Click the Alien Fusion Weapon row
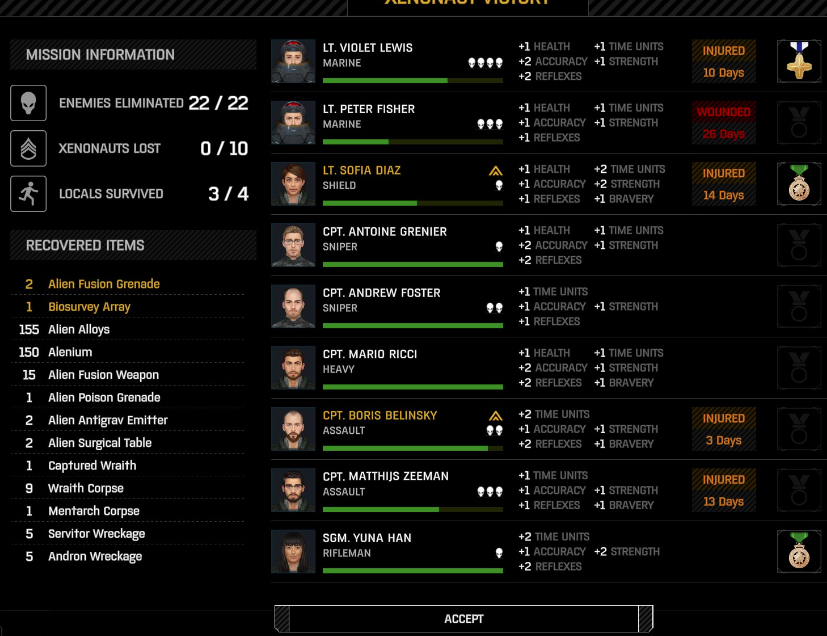 (103, 375)
